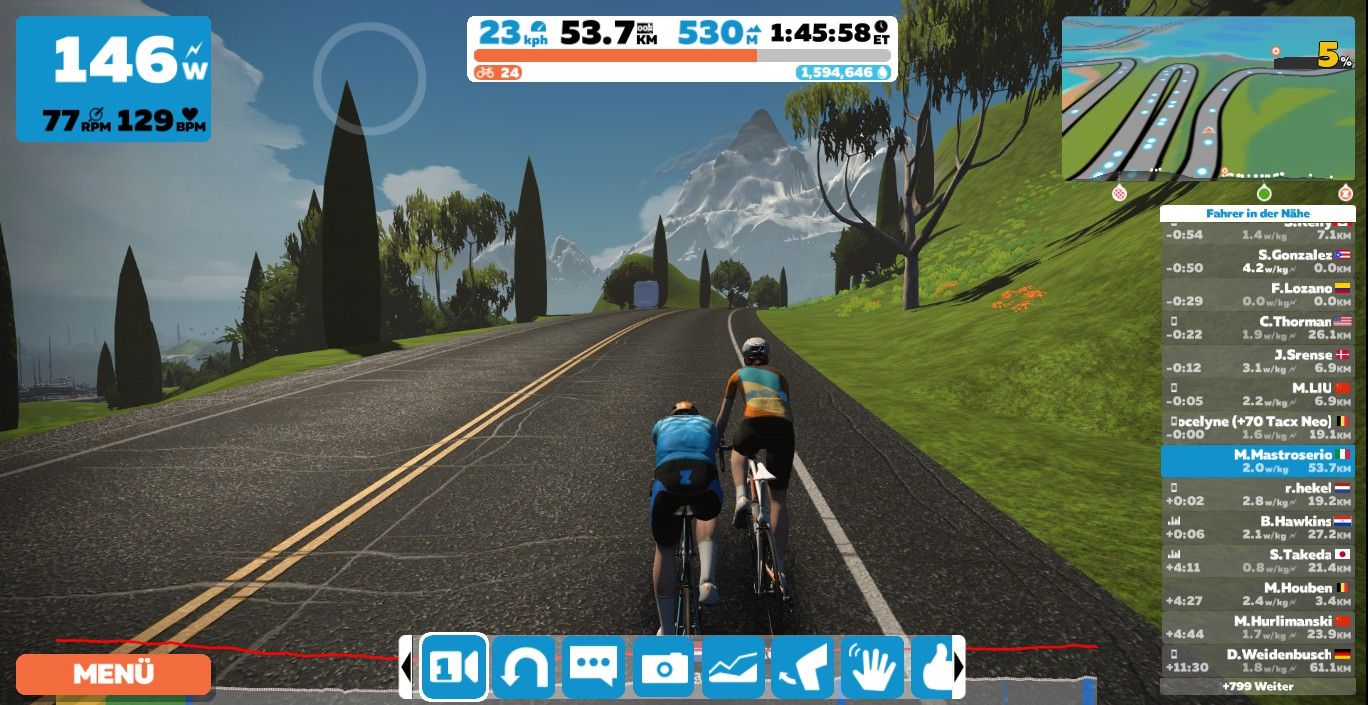Expand the '+799 Weiter' riders entry
1368x705 pixels.
point(1258,686)
